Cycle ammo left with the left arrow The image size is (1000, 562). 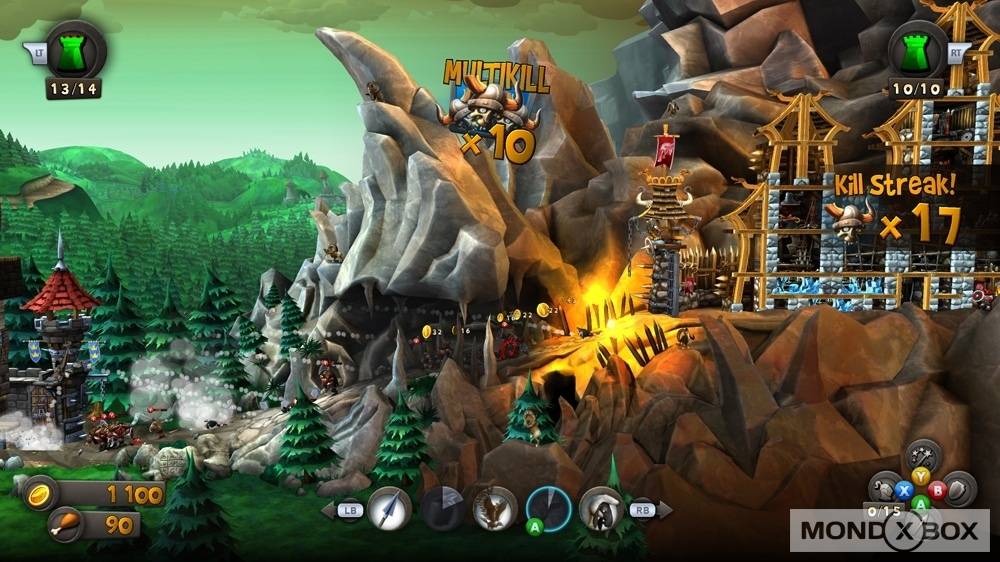pyautogui.click(x=328, y=510)
